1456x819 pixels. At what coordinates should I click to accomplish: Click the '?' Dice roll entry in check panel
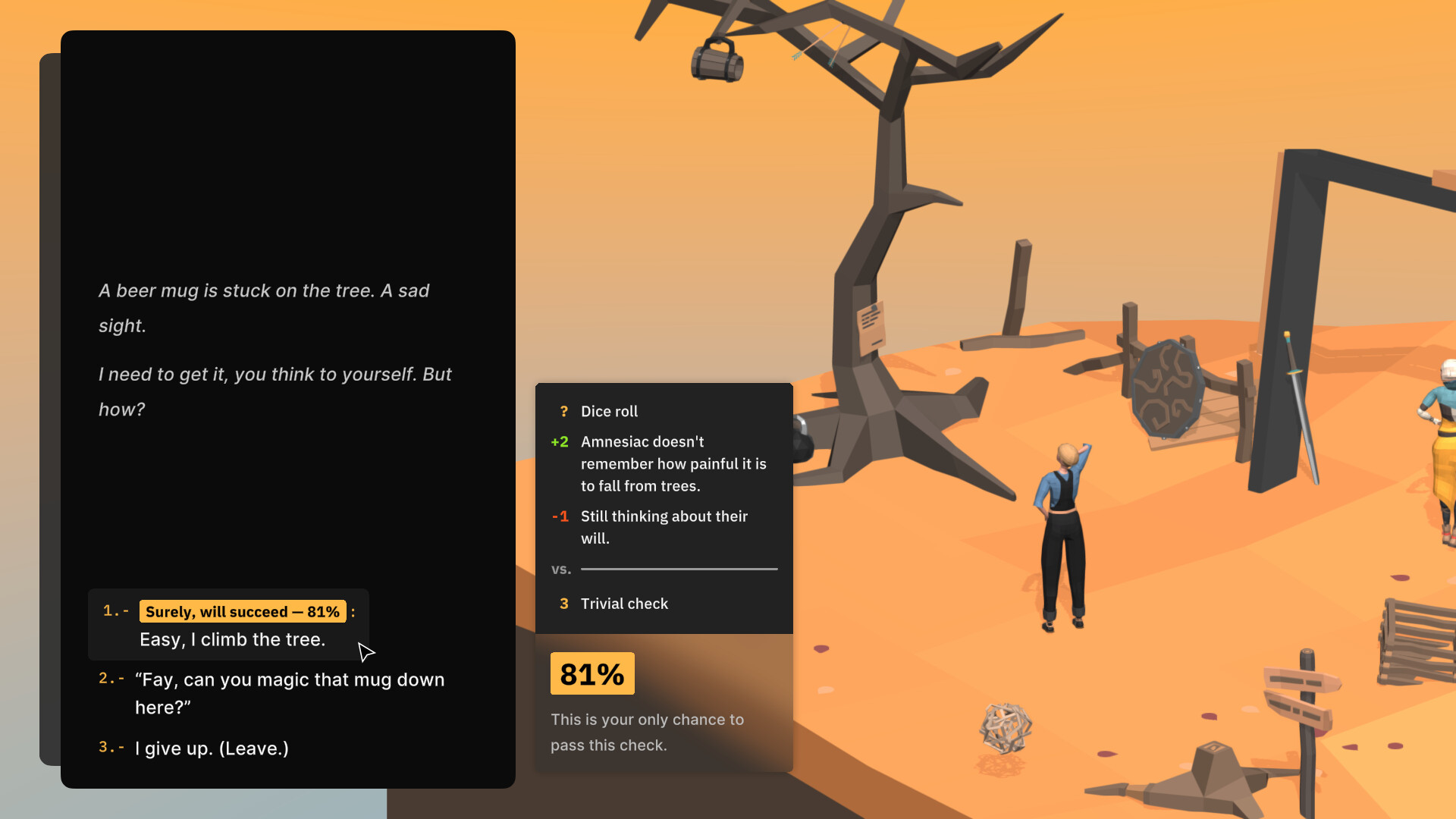(x=610, y=411)
